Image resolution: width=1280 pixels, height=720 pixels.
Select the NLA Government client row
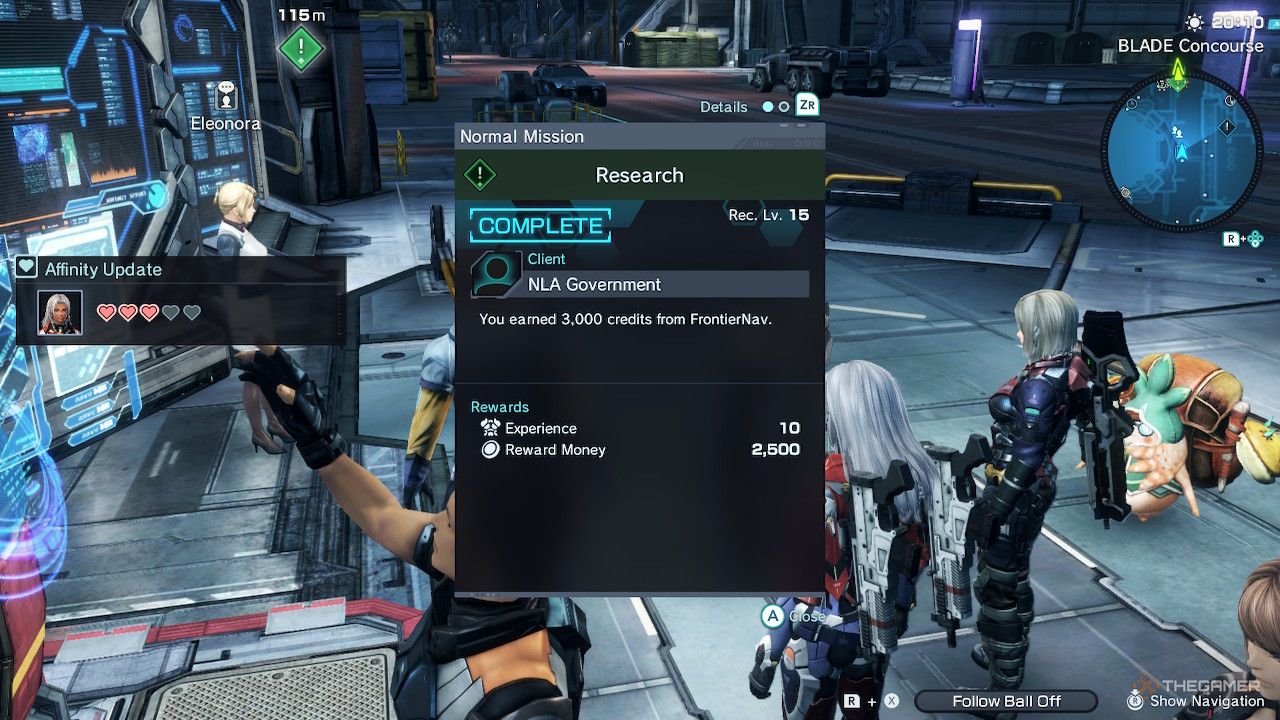click(640, 284)
